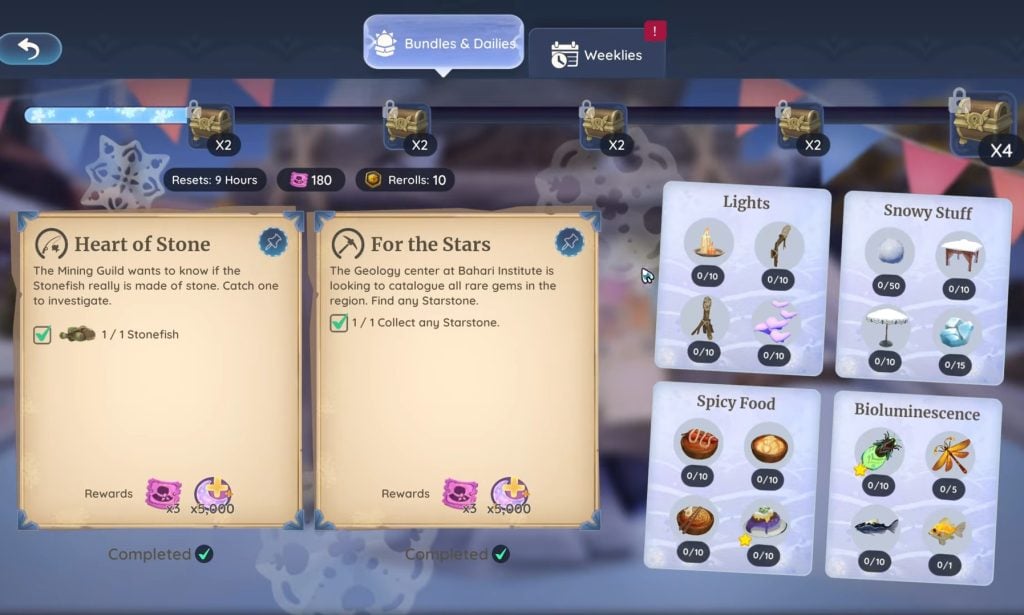Open the Lights bundle panel
Screen dimensions: 1024x615
[746, 203]
